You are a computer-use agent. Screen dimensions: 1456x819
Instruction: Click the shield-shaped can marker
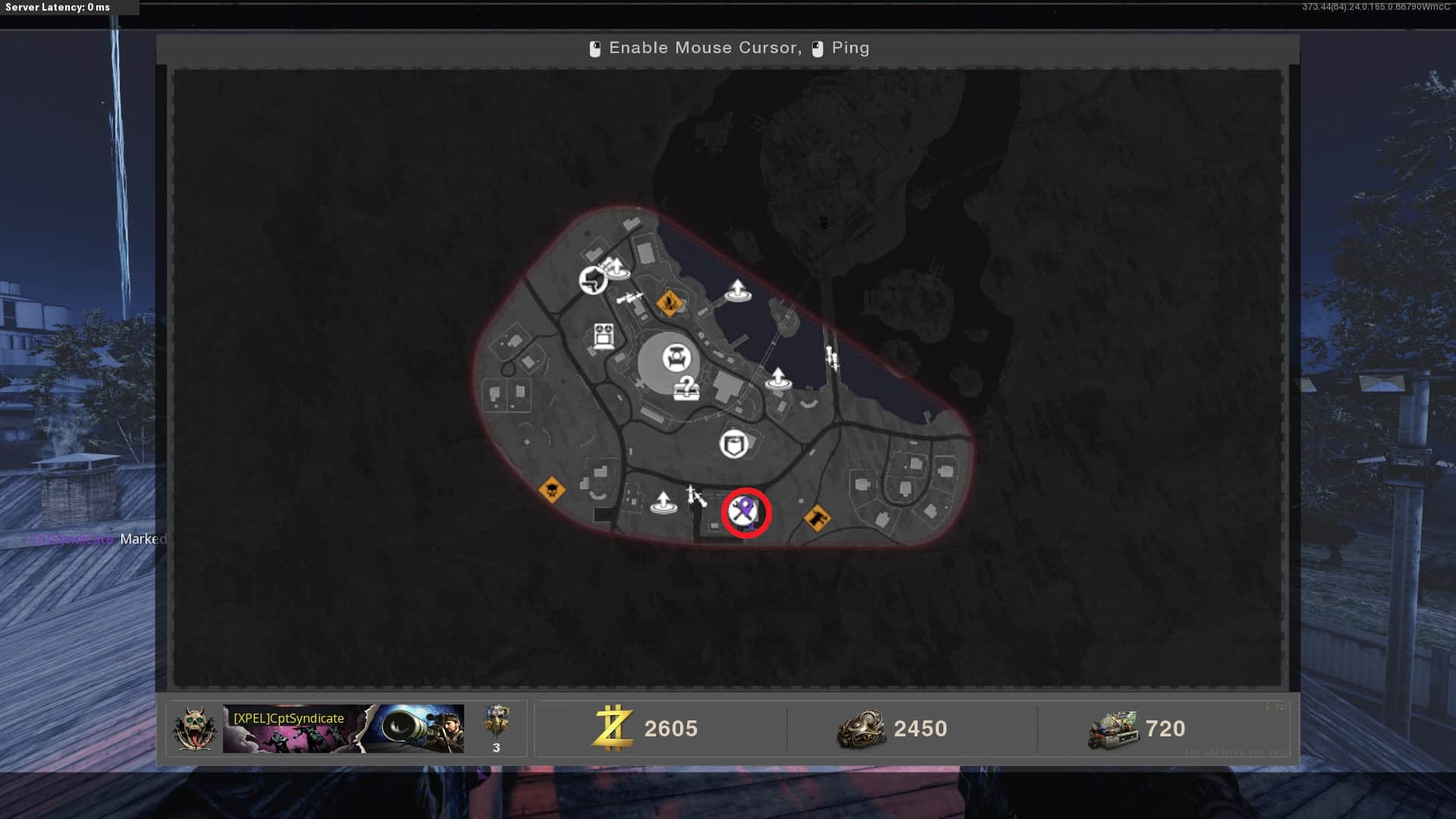[733, 444]
